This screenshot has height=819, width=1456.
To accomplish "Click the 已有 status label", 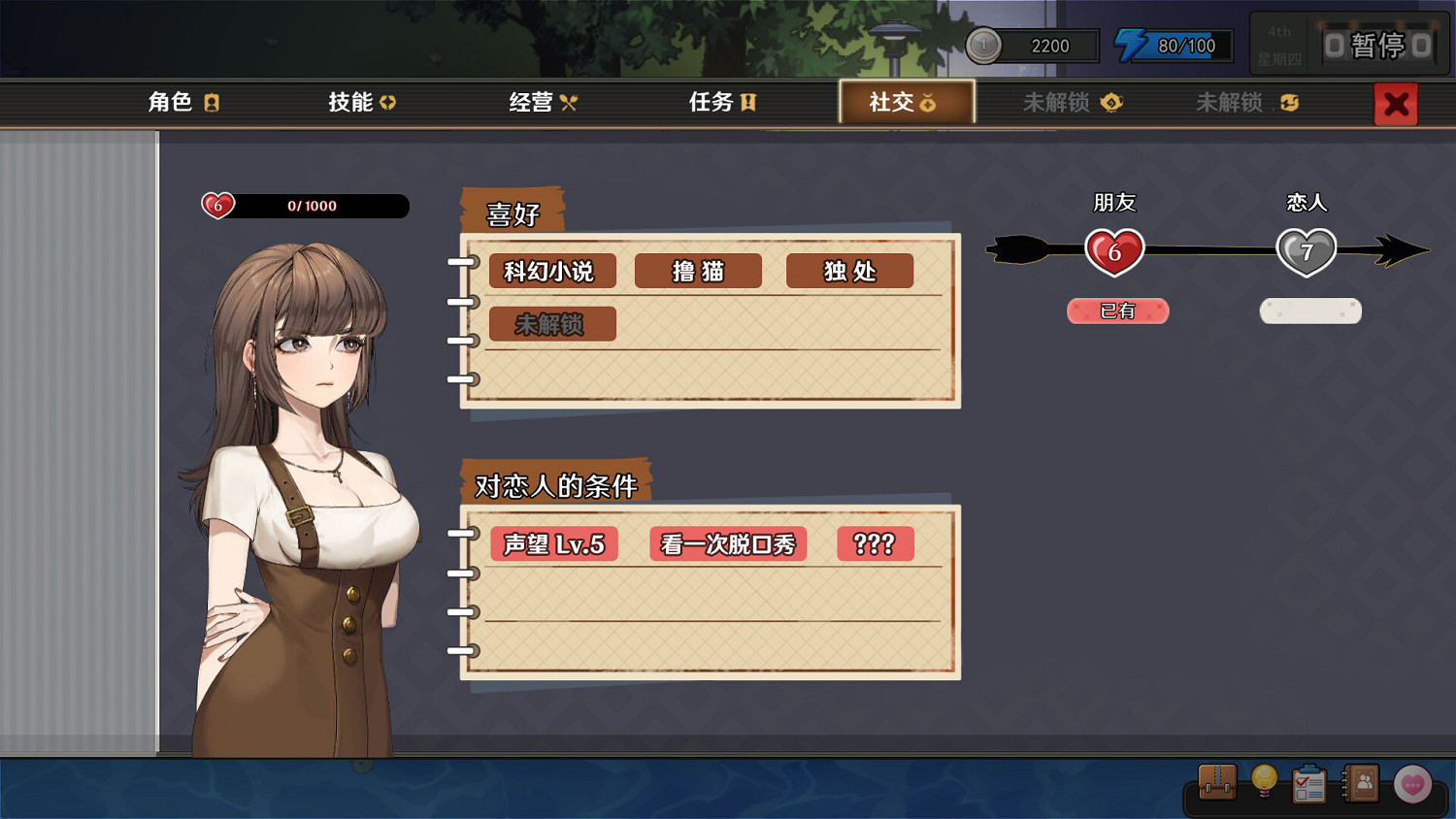I will point(1117,311).
